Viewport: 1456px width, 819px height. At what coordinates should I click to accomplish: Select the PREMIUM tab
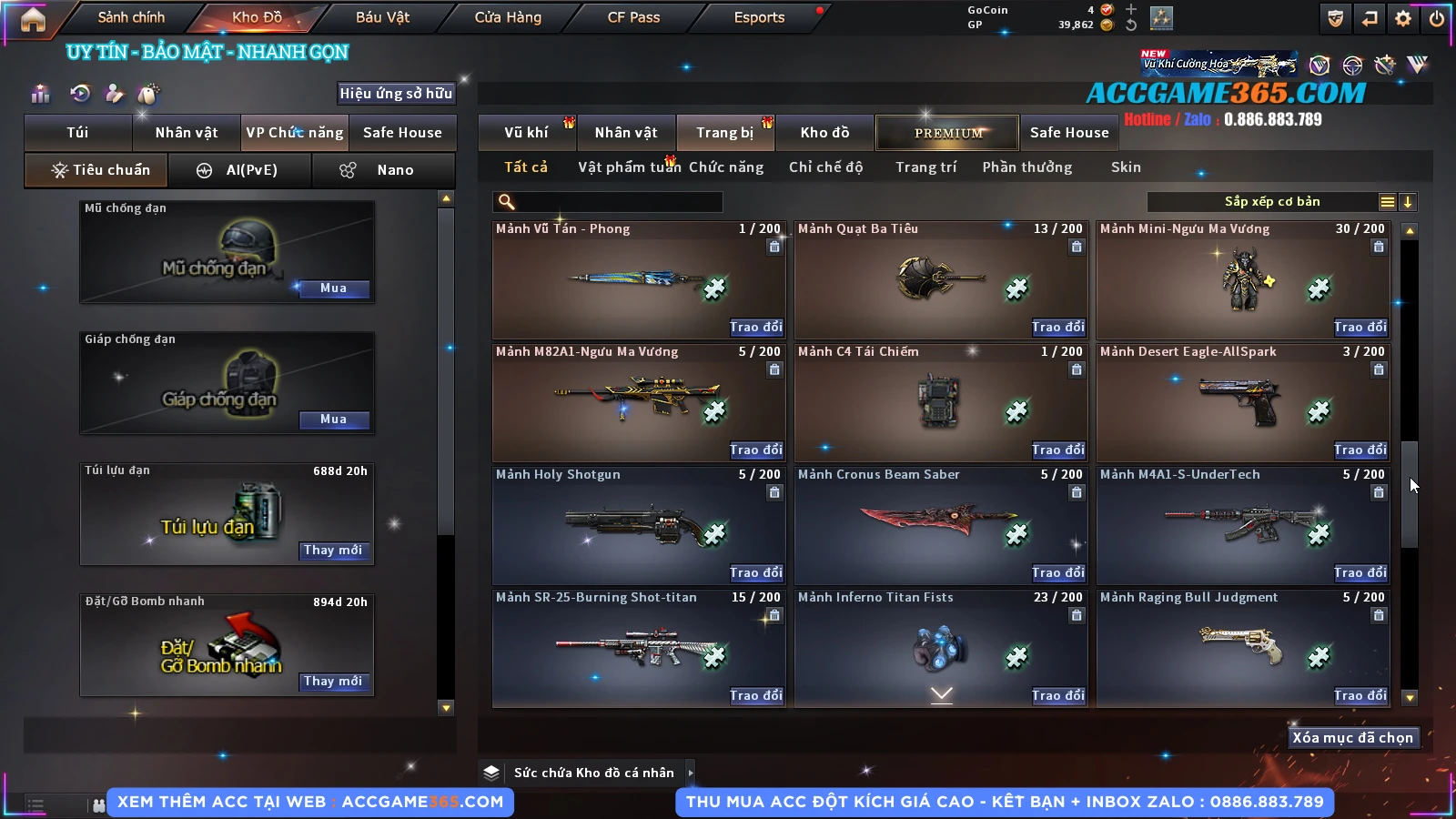(947, 133)
